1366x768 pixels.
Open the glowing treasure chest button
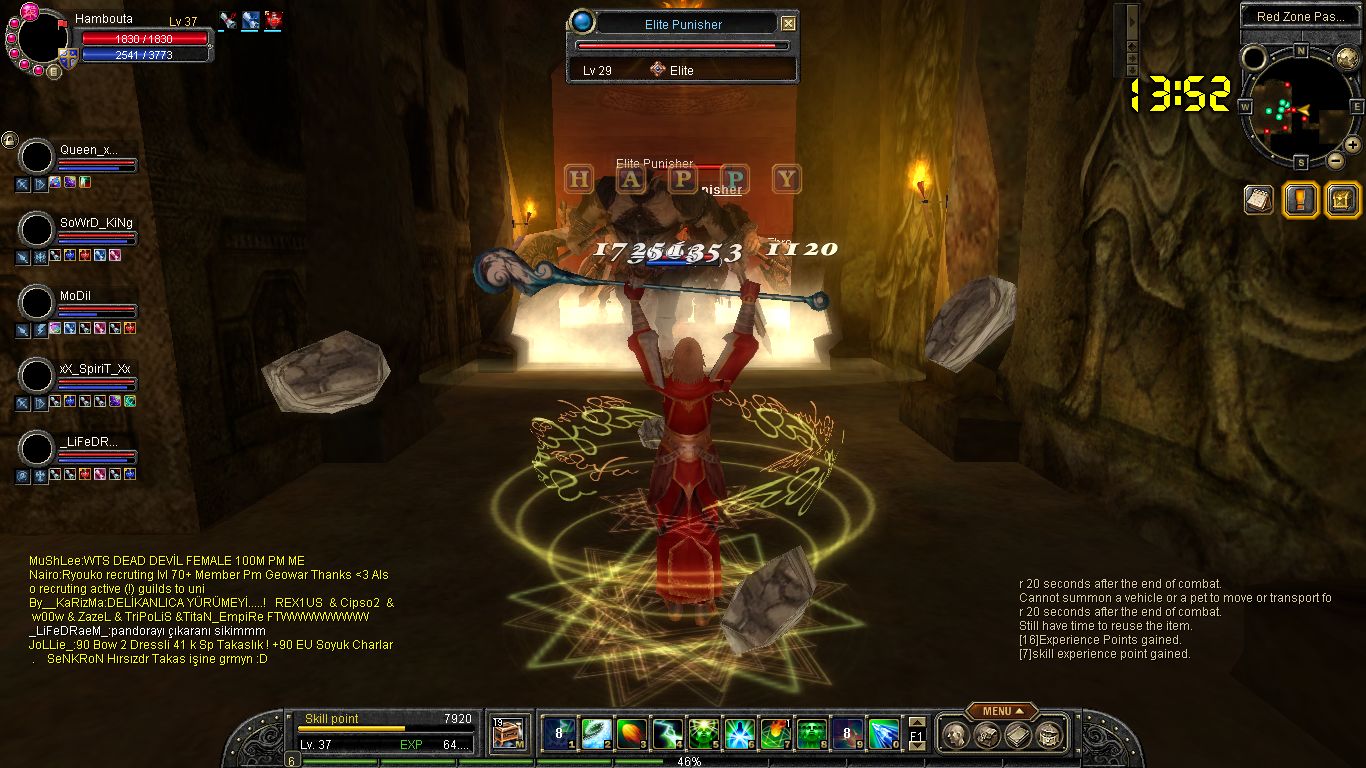1340,199
